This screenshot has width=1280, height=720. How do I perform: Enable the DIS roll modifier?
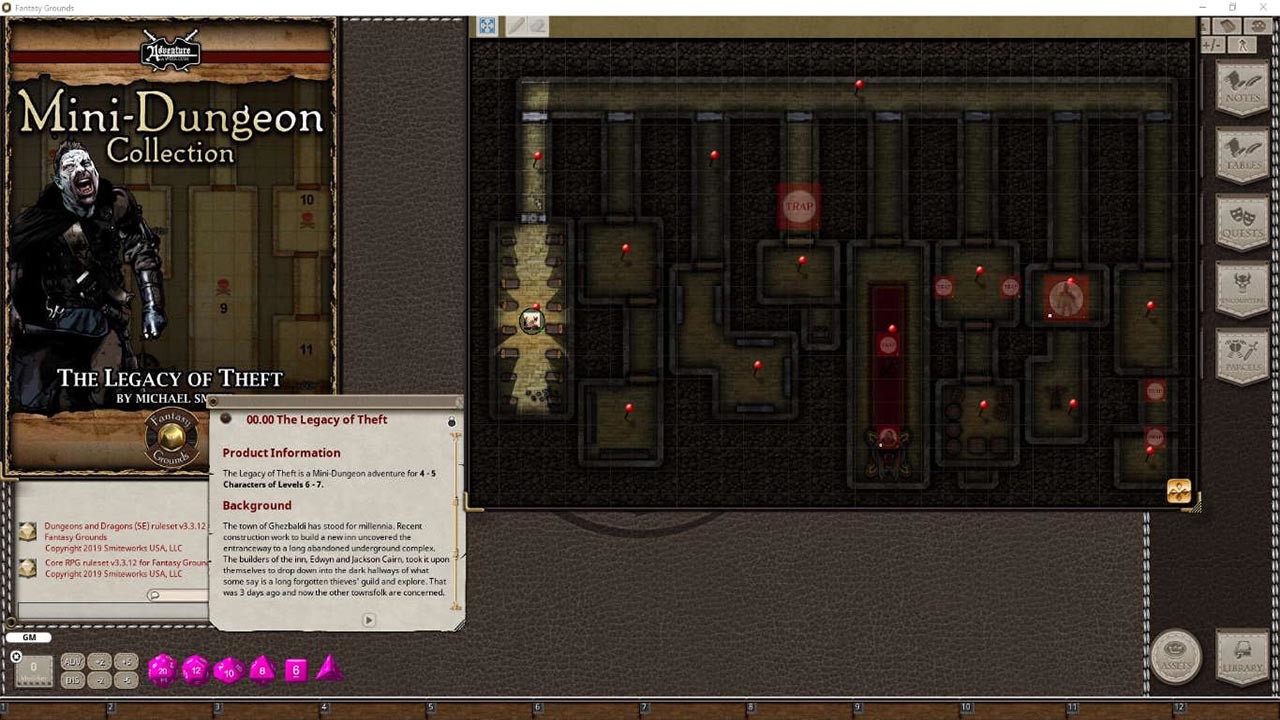[71, 678]
